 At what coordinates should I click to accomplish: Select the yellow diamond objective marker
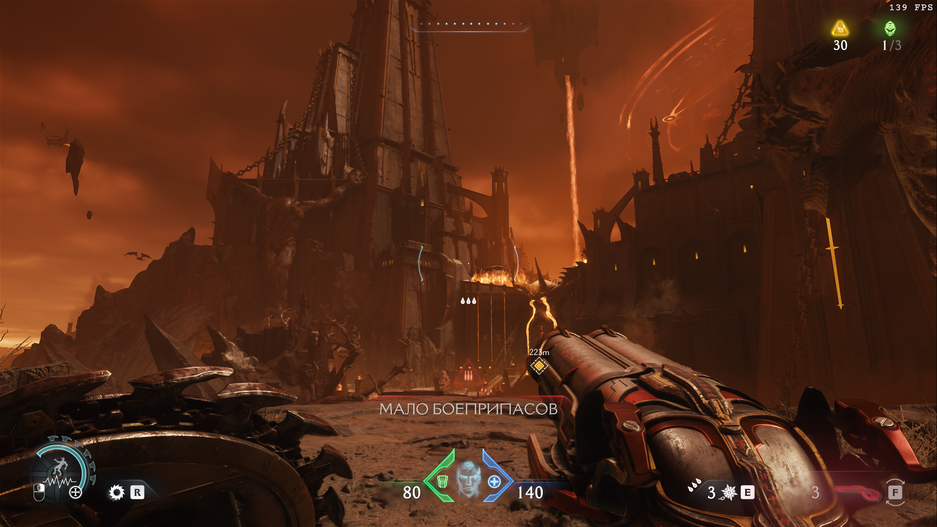point(539,367)
